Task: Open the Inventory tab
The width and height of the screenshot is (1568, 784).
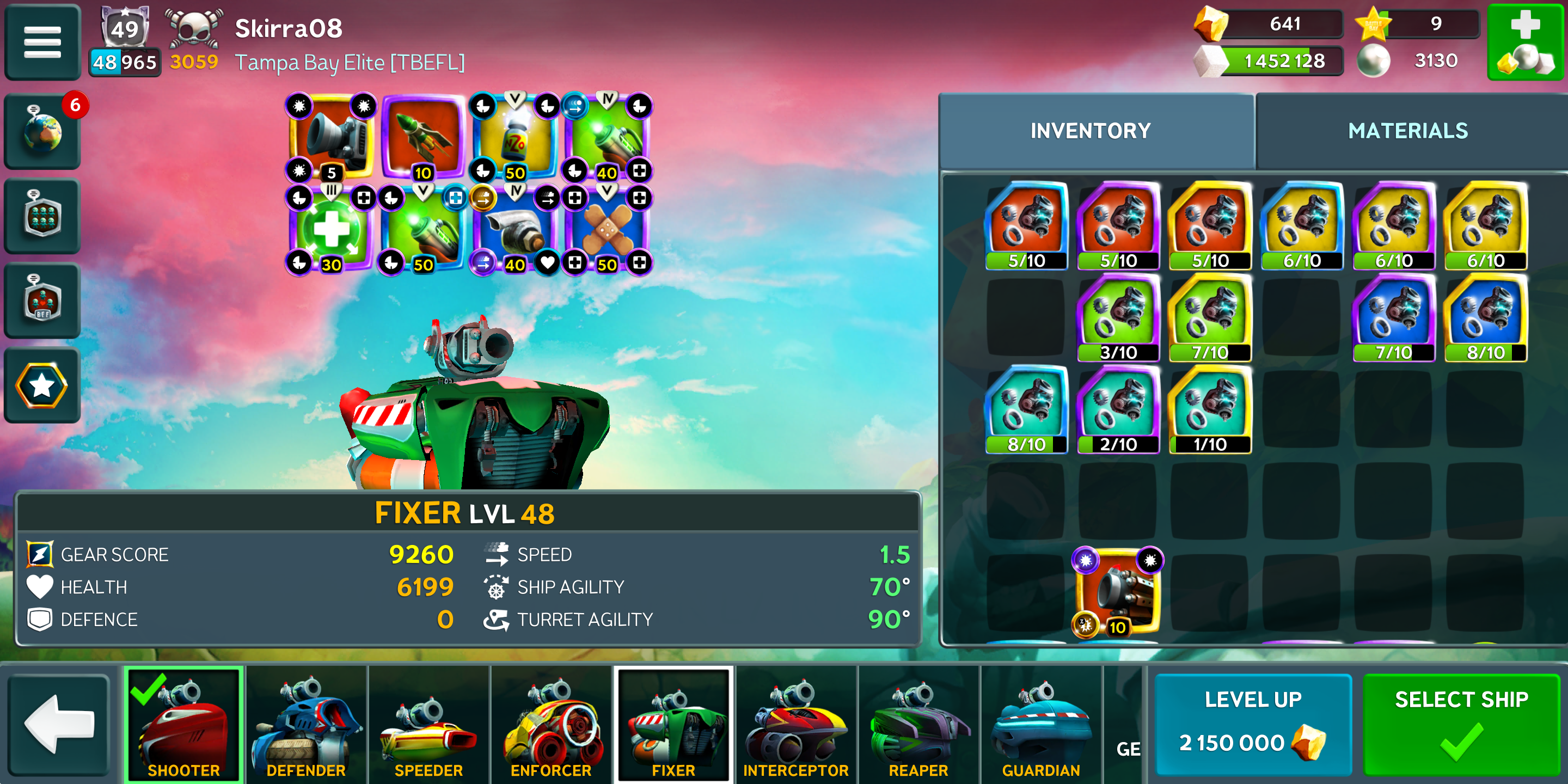Action: coord(1089,131)
